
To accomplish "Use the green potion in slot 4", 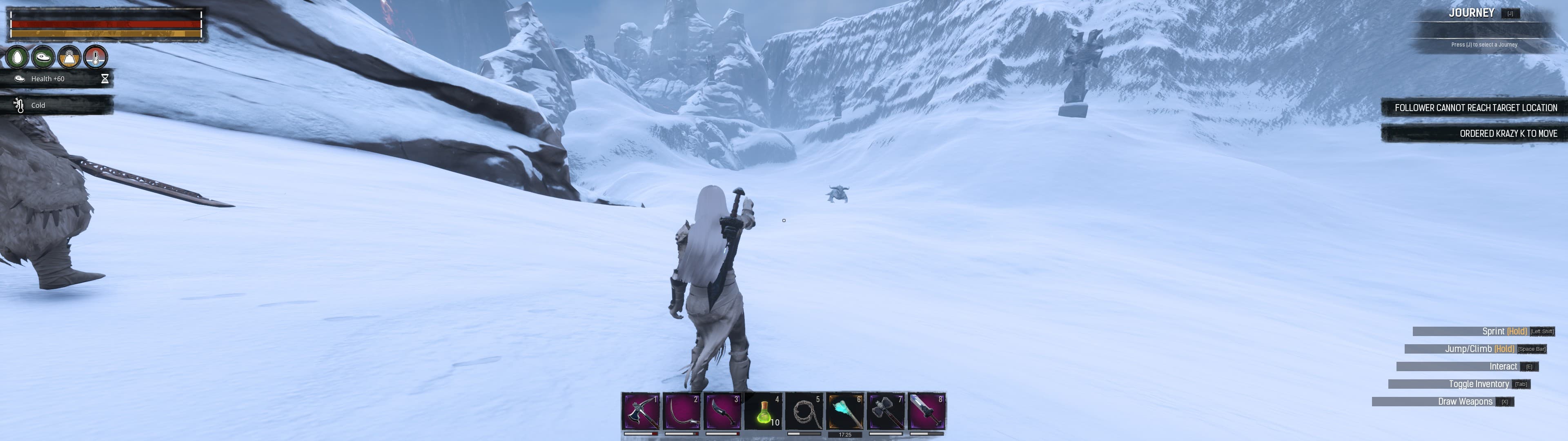I will point(763,412).
